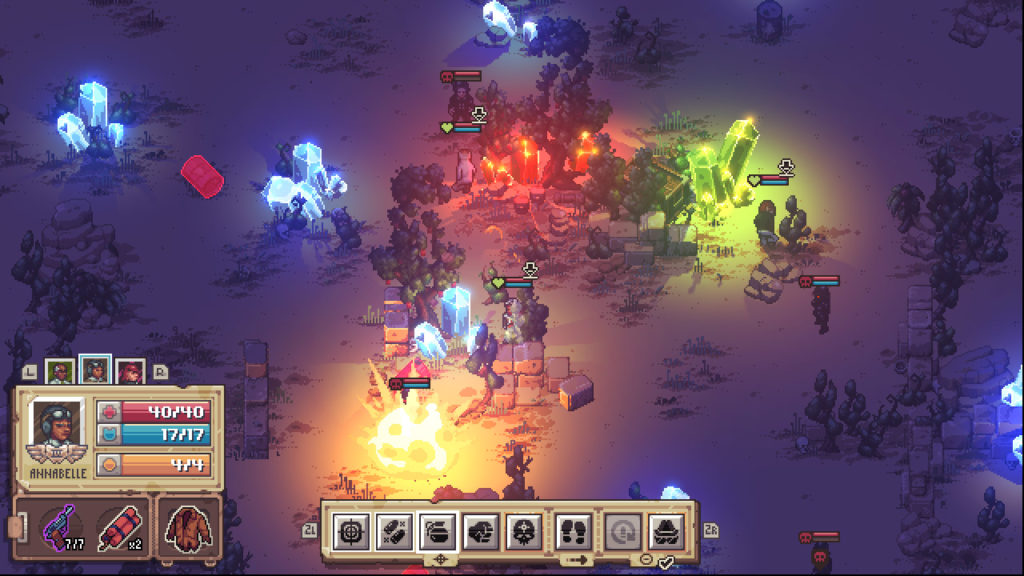
Task: Select the purple pistol weapon slot
Action: pos(60,525)
